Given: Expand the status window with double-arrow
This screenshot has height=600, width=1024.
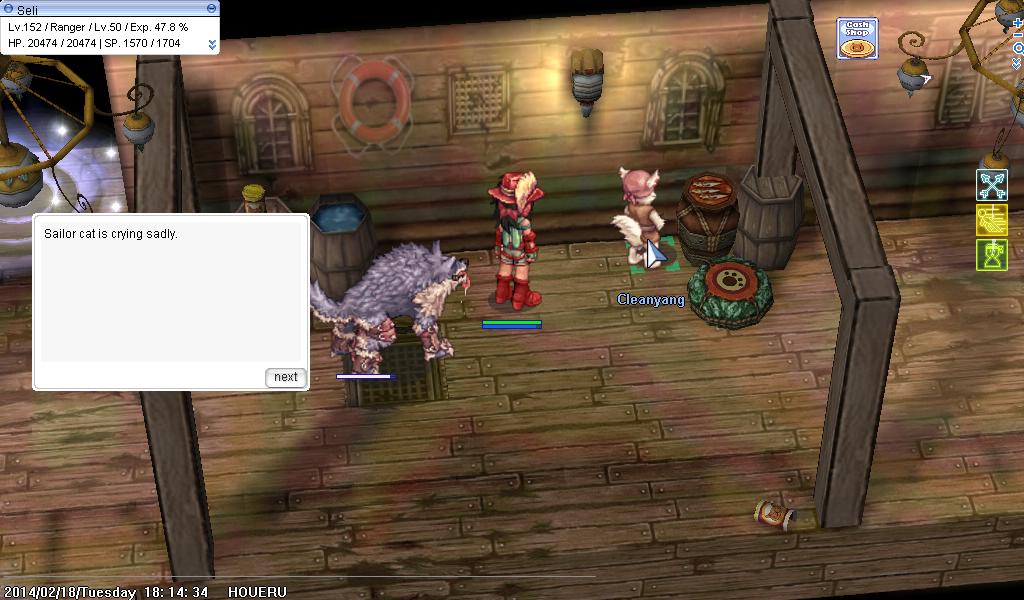Looking at the screenshot, I should [212, 44].
